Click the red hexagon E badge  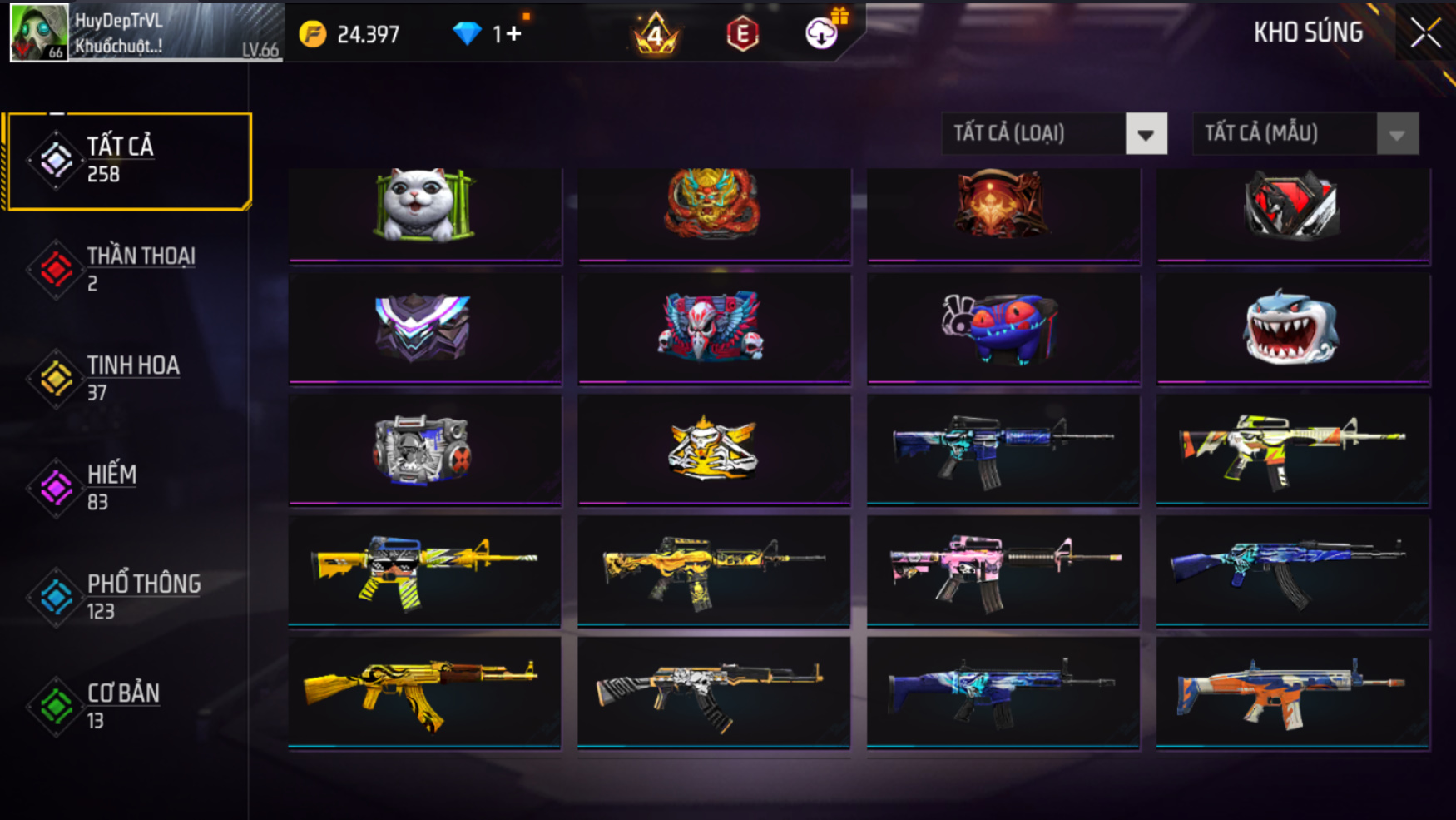tap(742, 34)
